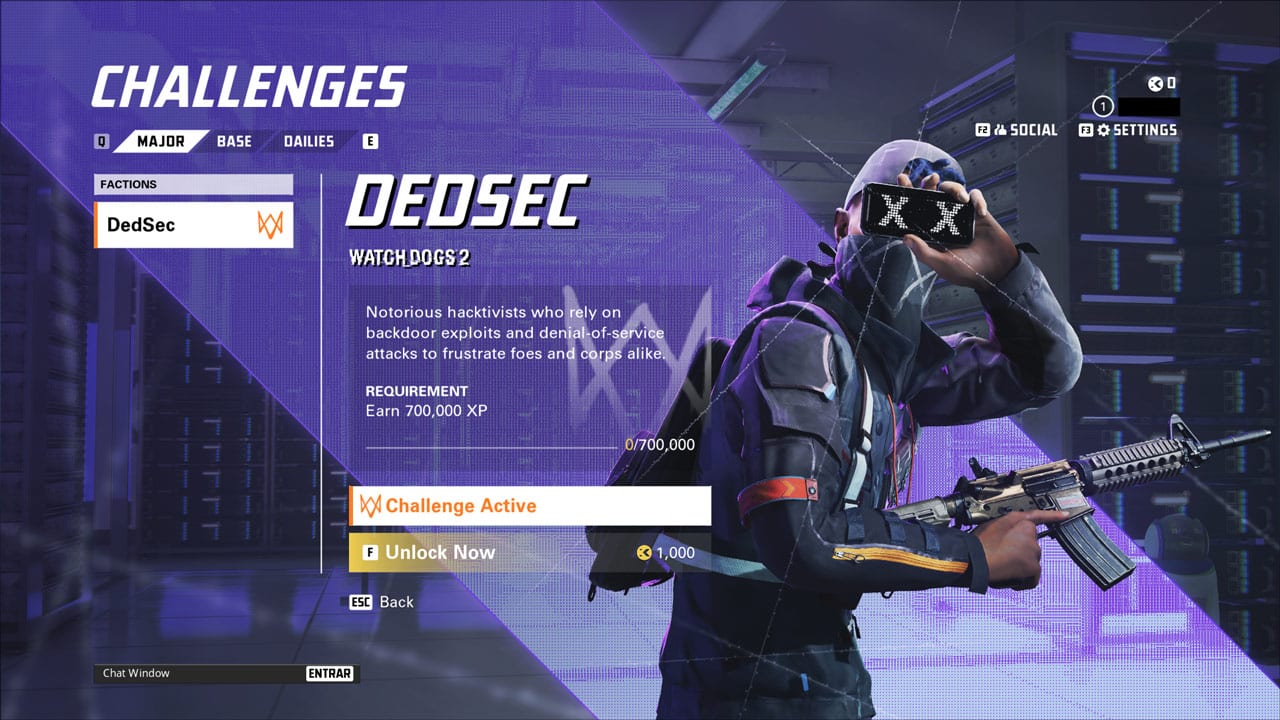1280x720 pixels.
Task: Select the MAJOR tab
Action: tap(160, 141)
